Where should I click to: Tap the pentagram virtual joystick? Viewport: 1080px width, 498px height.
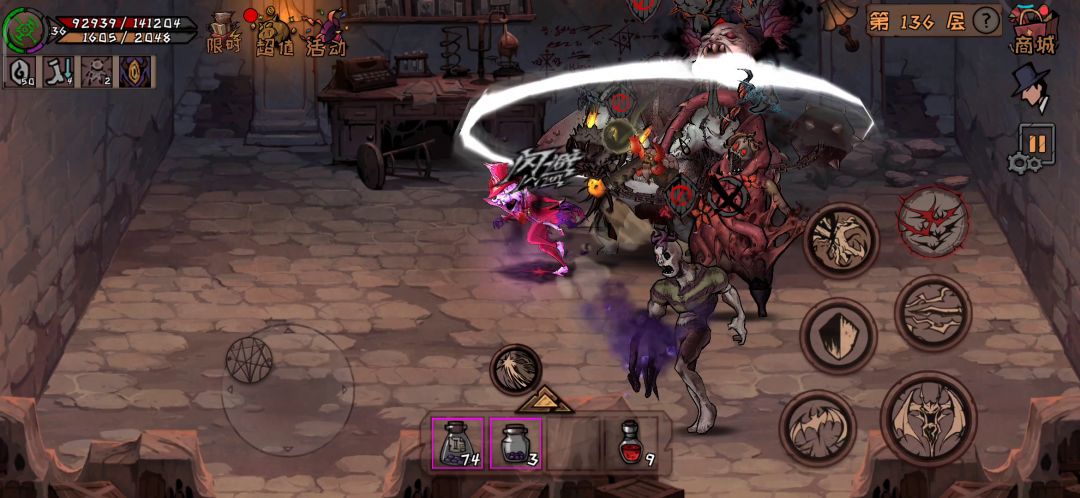[x=246, y=360]
